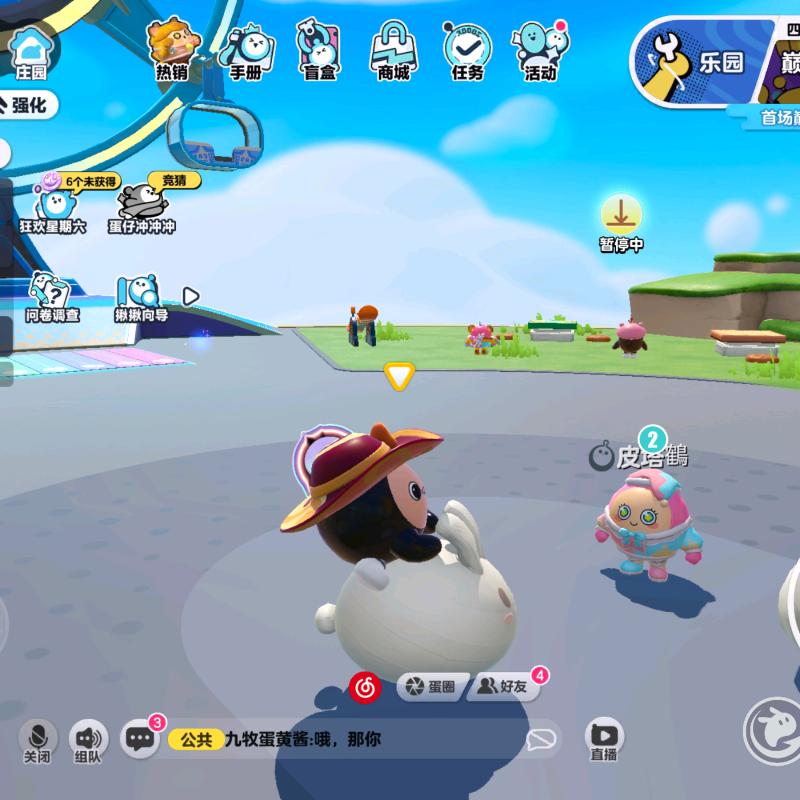Screen dimensions: 800x800
Task: Open the 直播 livestream button
Action: 603,740
